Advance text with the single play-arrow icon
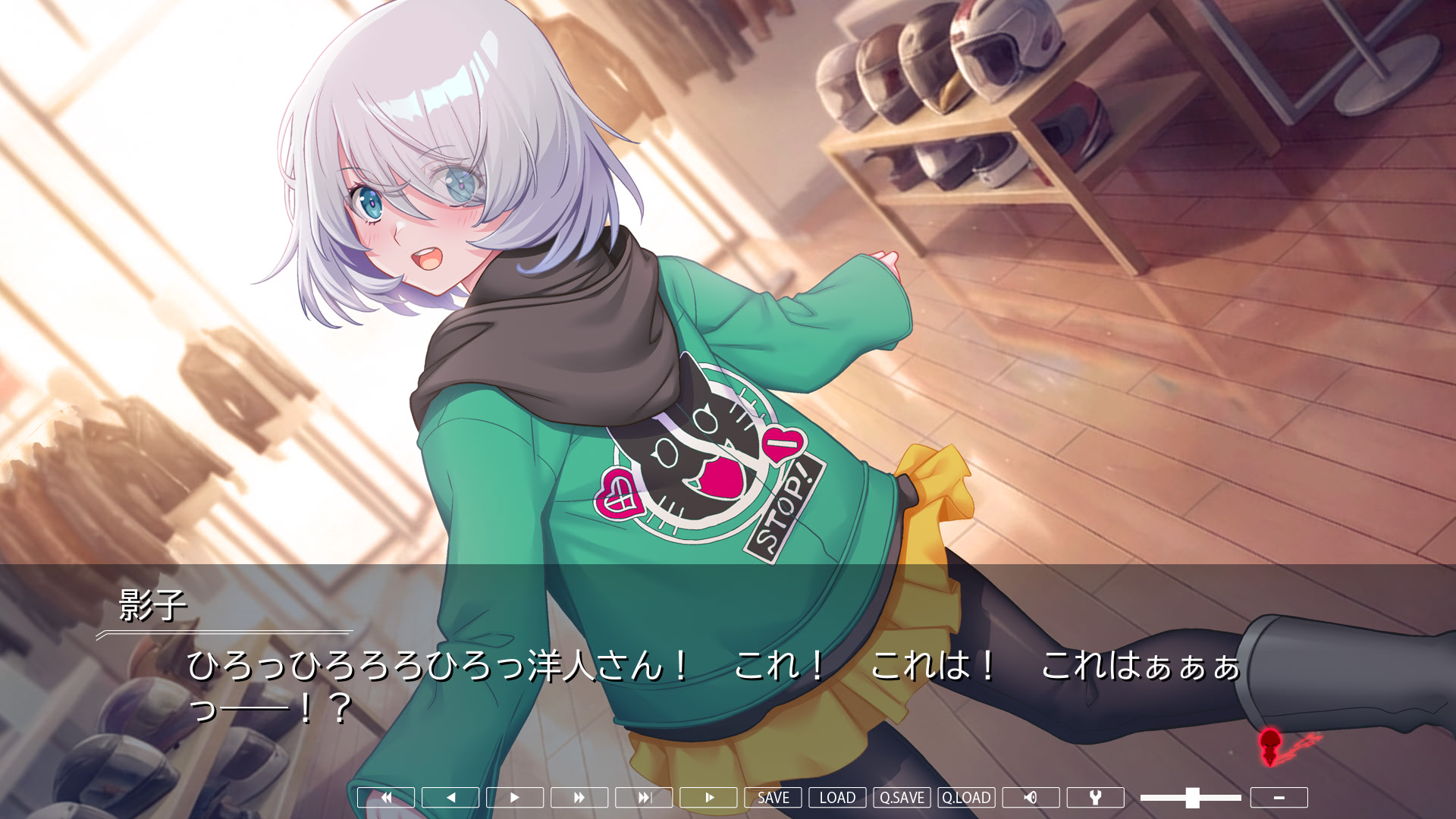This screenshot has height=819, width=1456. tap(515, 797)
